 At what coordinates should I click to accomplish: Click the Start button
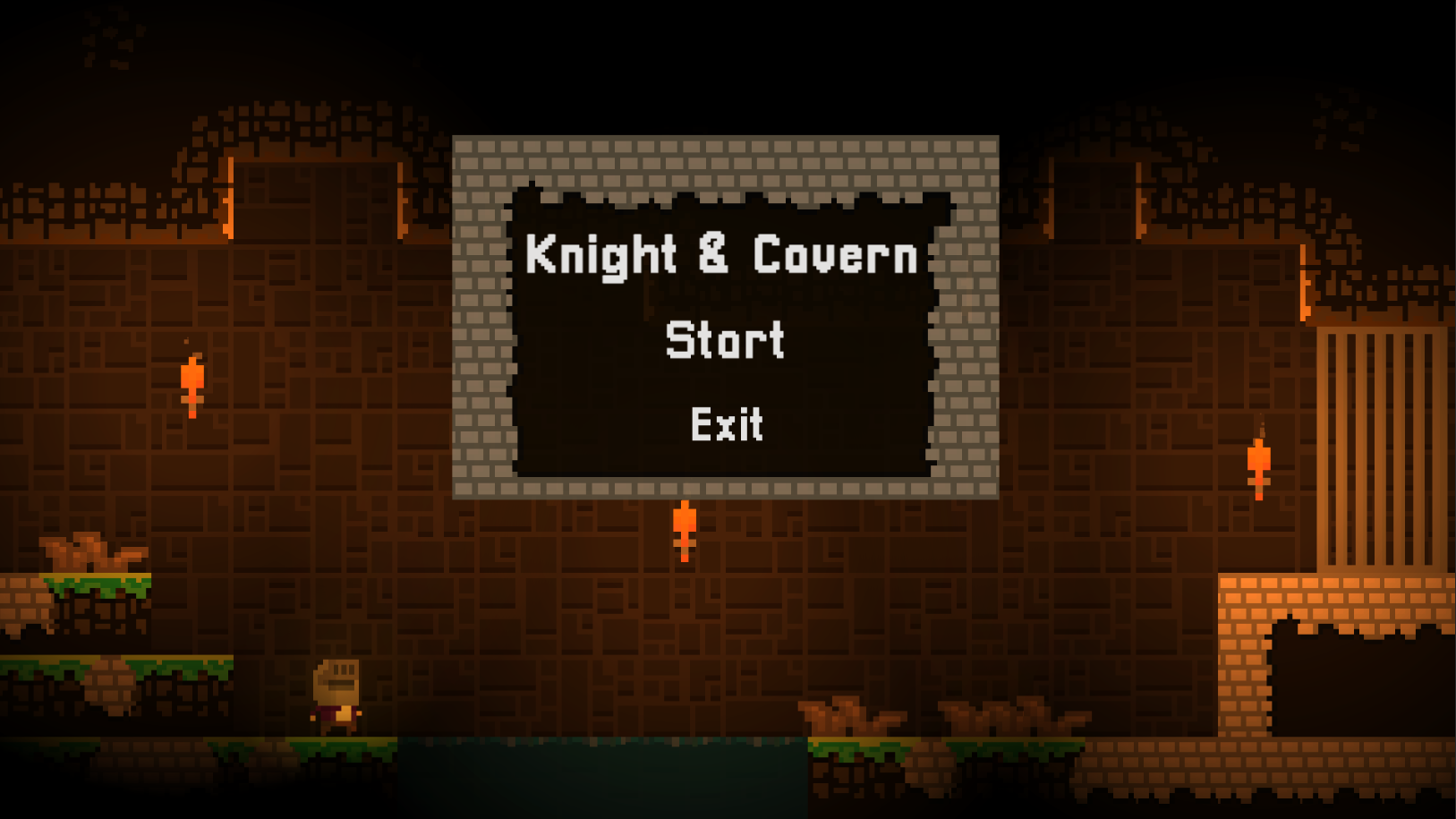click(726, 340)
